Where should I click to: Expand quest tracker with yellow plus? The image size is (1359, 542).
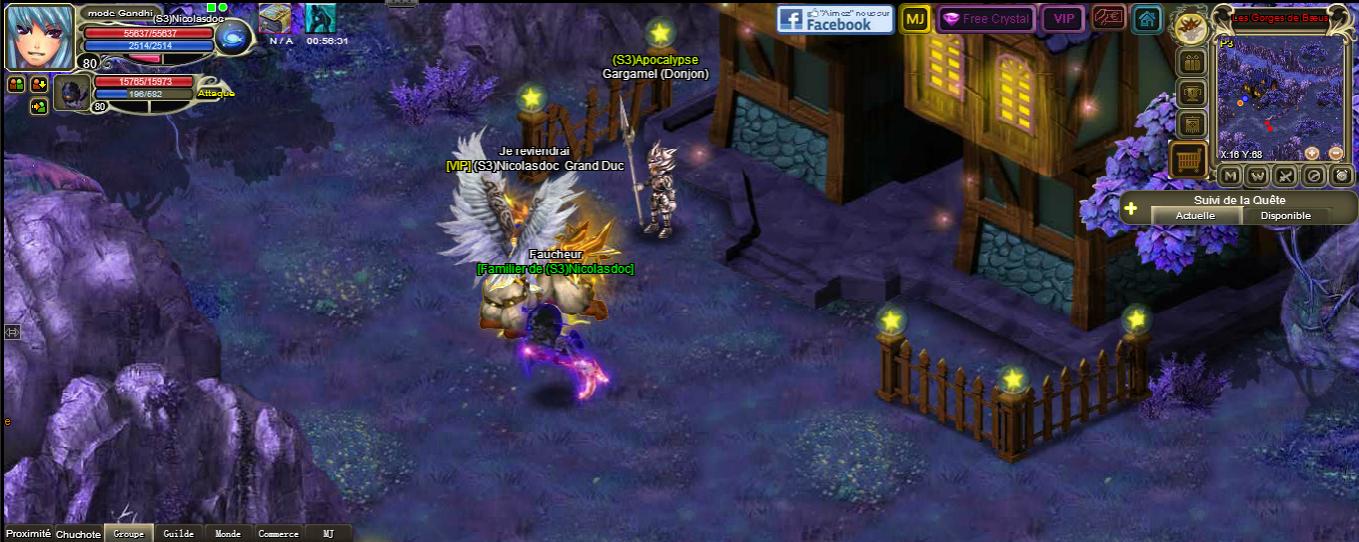(x=1131, y=209)
